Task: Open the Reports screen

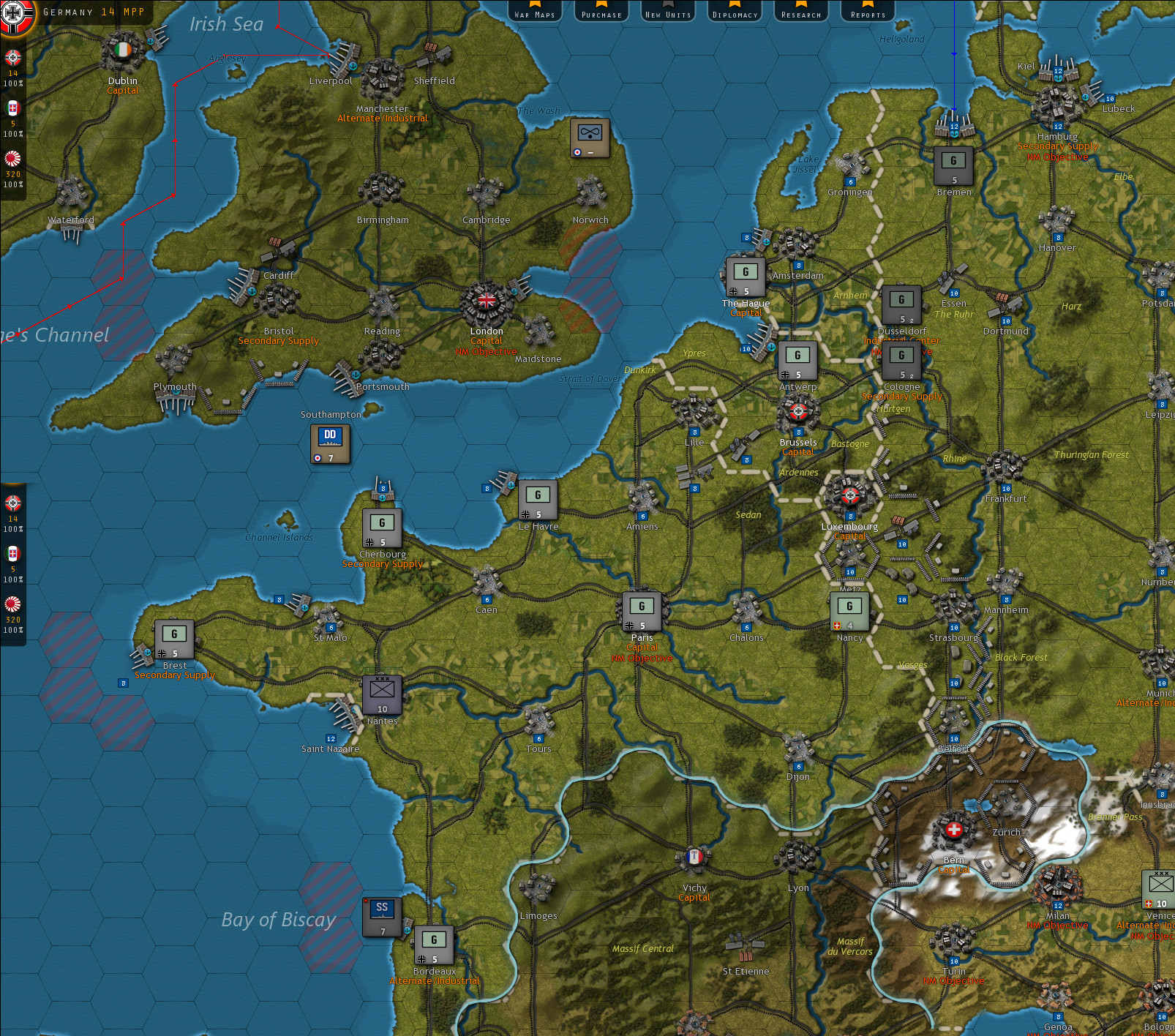Action: [866, 12]
